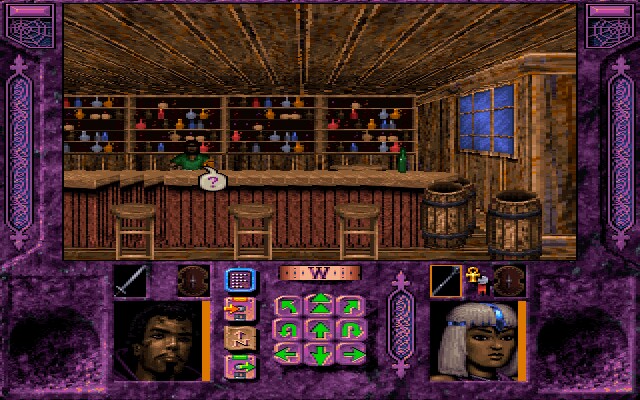Turn right with the curved right arrow
The image size is (640, 400).
click(350, 329)
